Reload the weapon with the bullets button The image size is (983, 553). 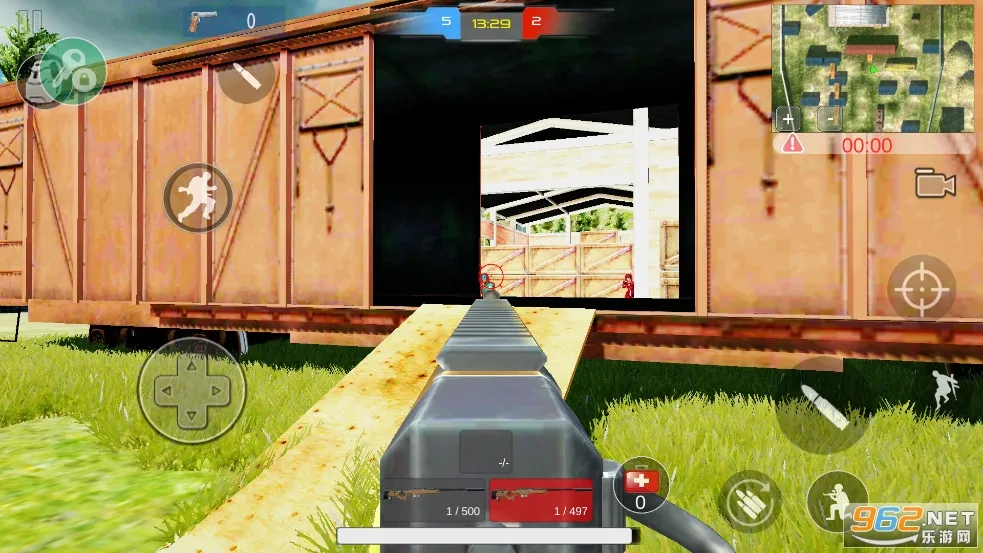point(749,501)
